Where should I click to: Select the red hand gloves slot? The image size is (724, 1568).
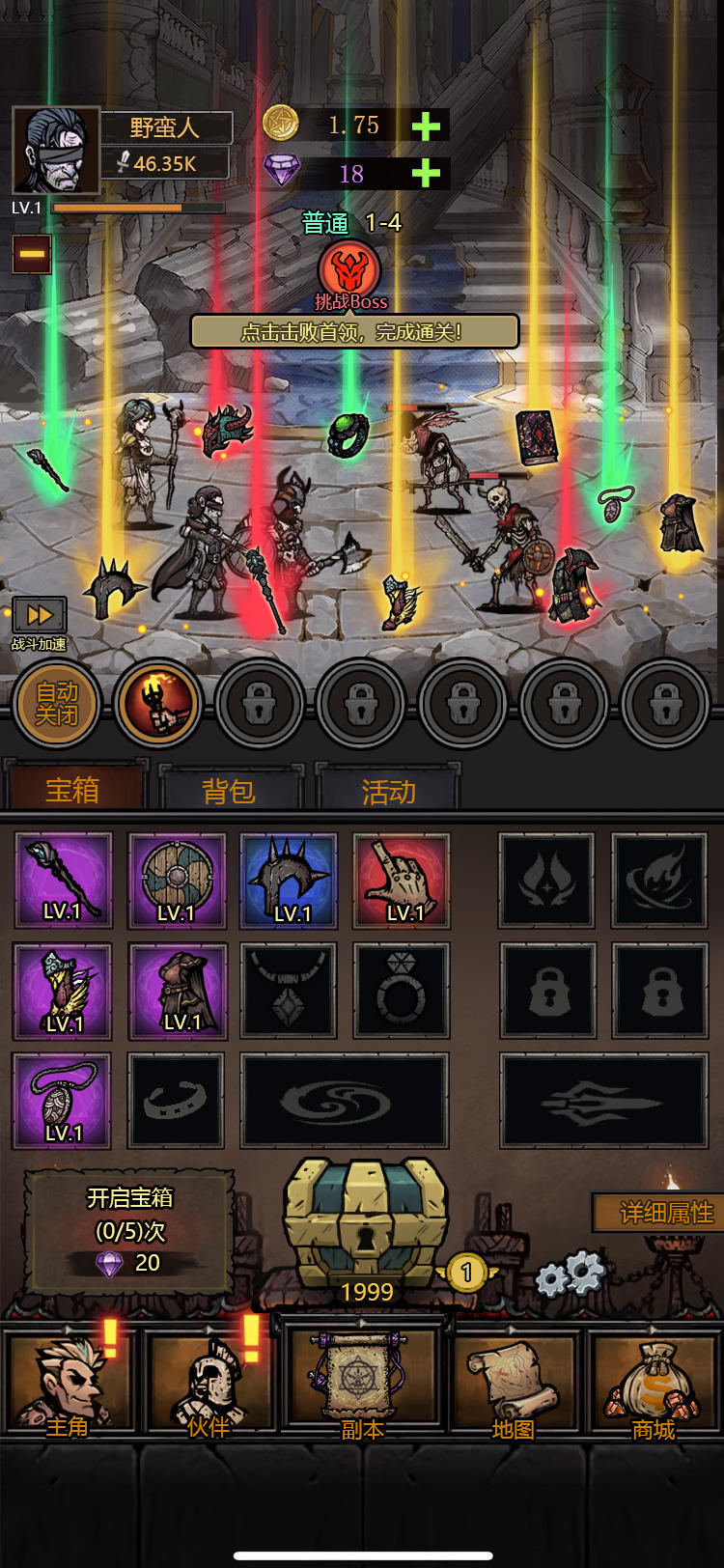coord(402,880)
